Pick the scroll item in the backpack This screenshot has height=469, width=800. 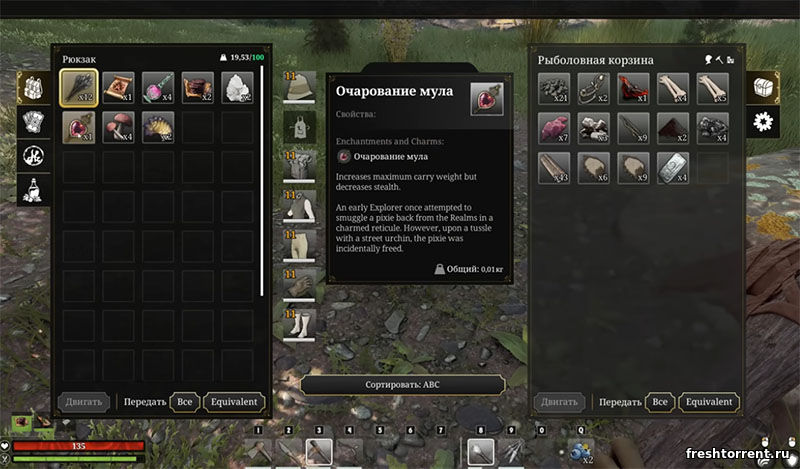(119, 89)
